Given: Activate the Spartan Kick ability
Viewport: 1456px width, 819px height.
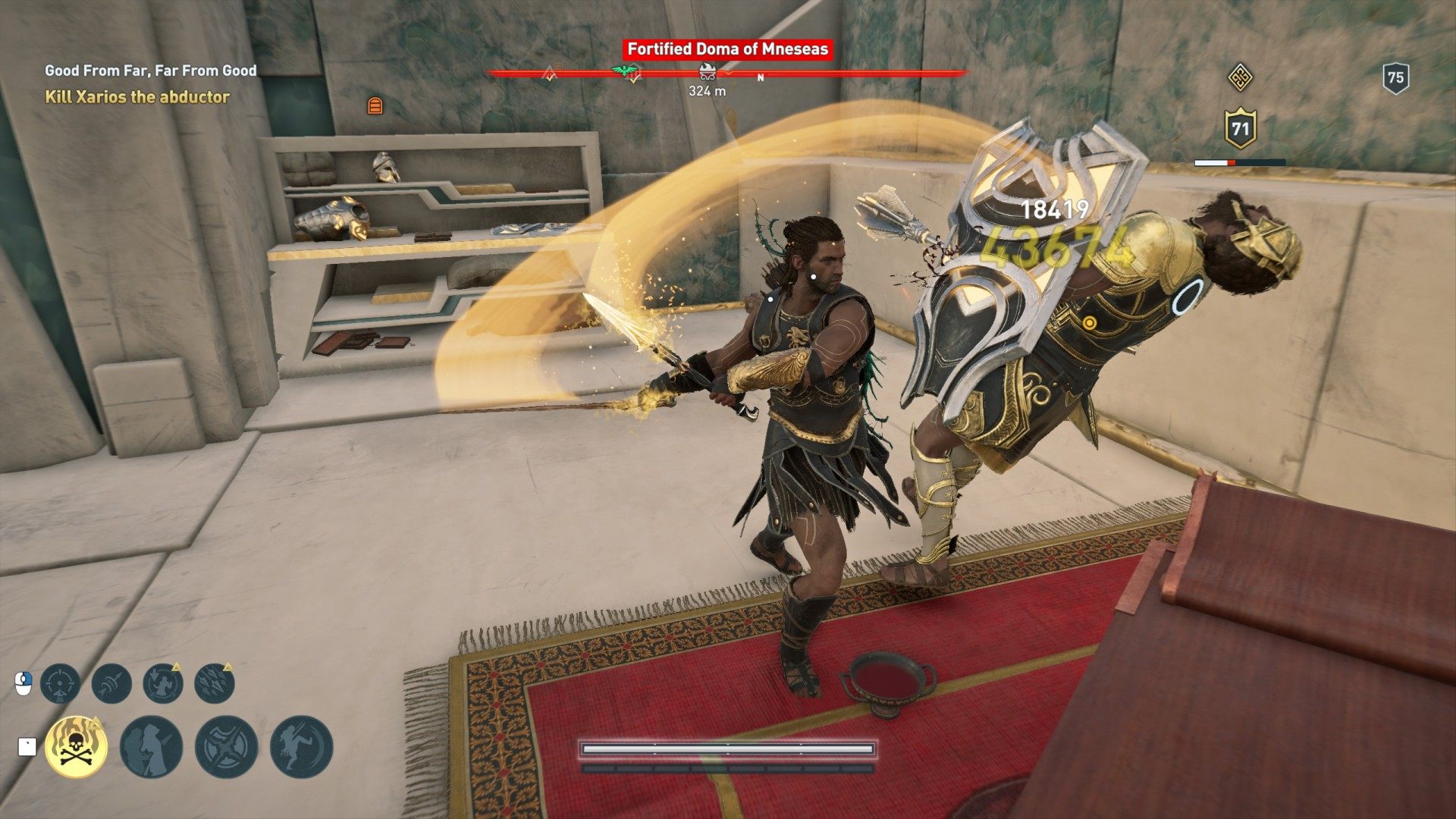Looking at the screenshot, I should [x=301, y=746].
